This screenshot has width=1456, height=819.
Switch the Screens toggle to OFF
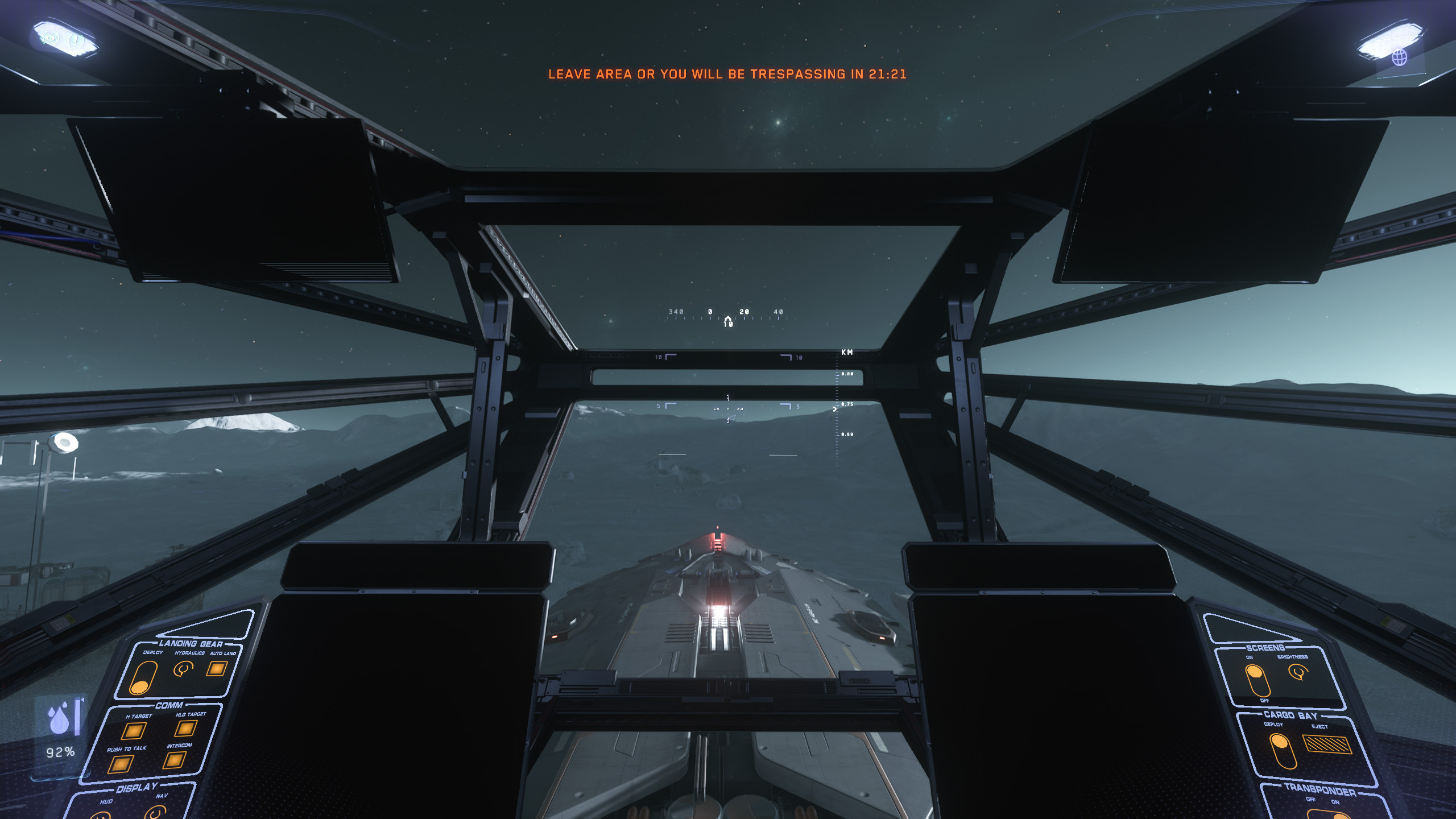pyautogui.click(x=1261, y=691)
